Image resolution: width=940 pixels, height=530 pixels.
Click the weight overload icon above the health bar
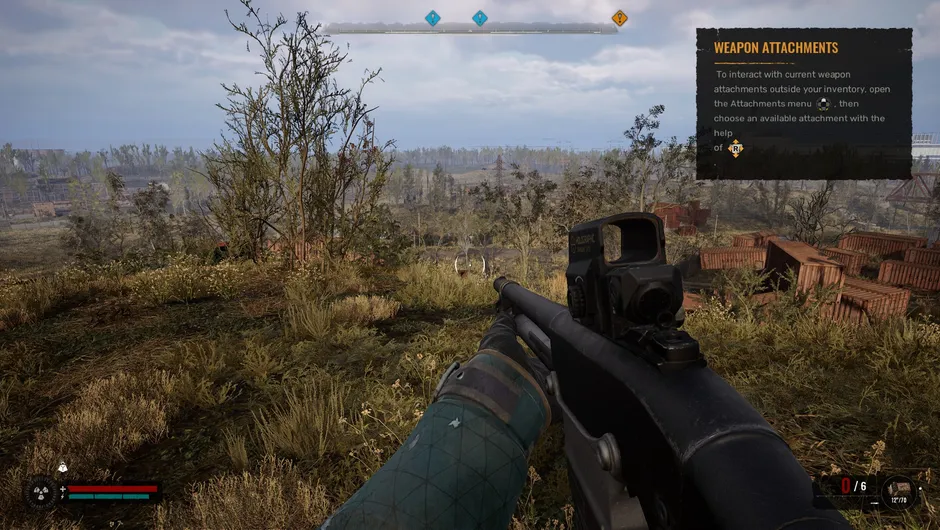[x=61, y=467]
